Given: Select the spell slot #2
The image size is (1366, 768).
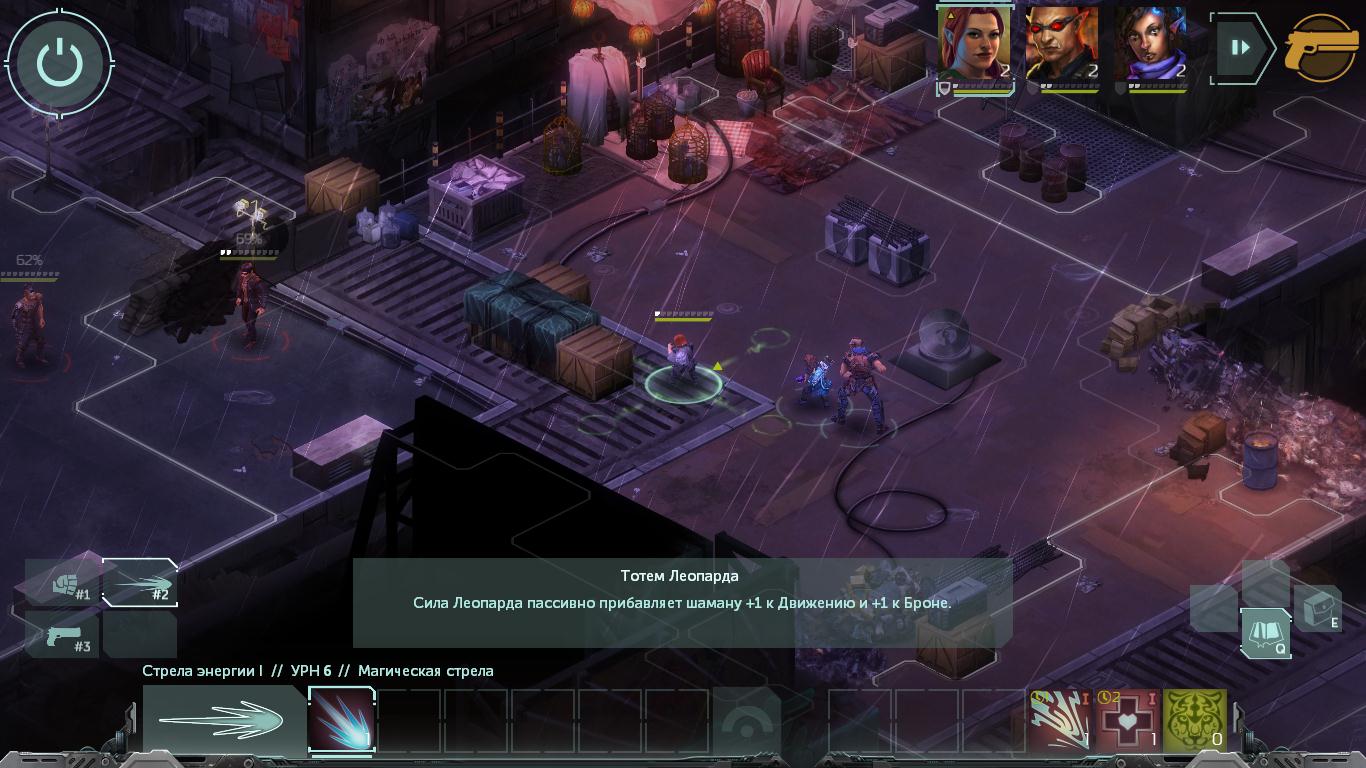Looking at the screenshot, I should click(x=140, y=583).
